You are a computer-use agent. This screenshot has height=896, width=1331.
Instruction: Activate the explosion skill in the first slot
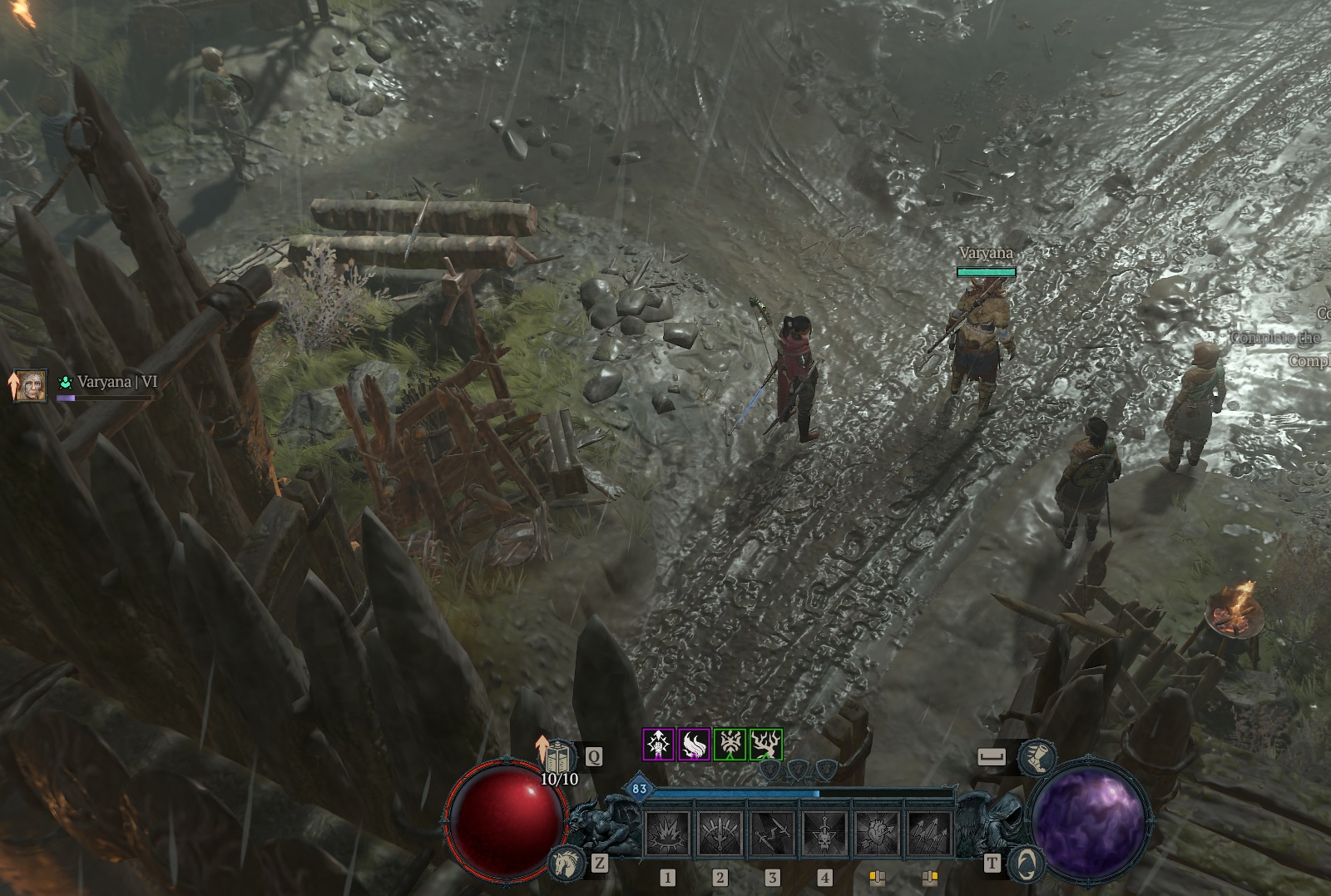[668, 833]
